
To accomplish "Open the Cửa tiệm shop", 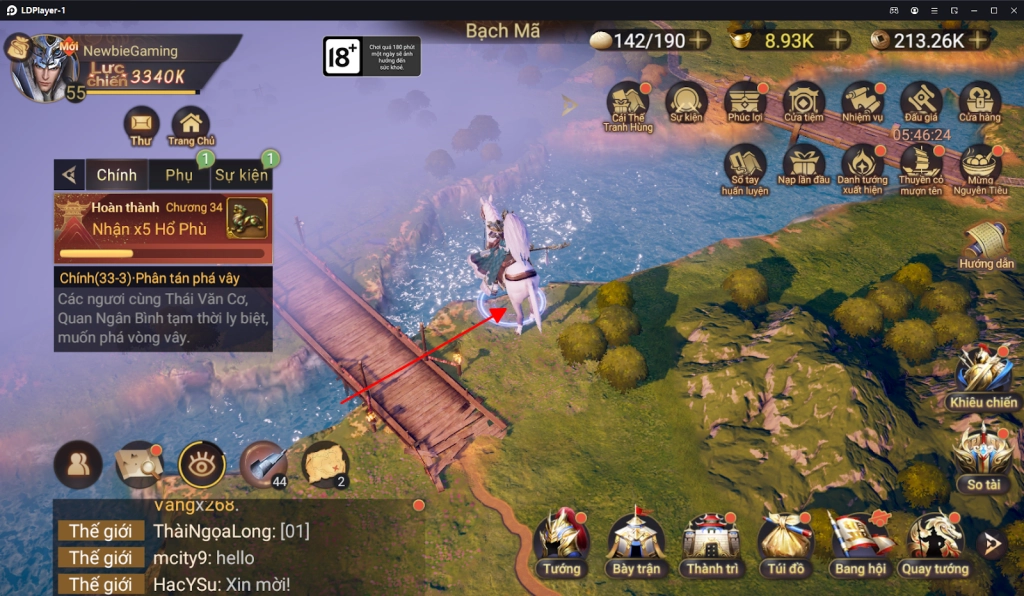I will pos(803,103).
